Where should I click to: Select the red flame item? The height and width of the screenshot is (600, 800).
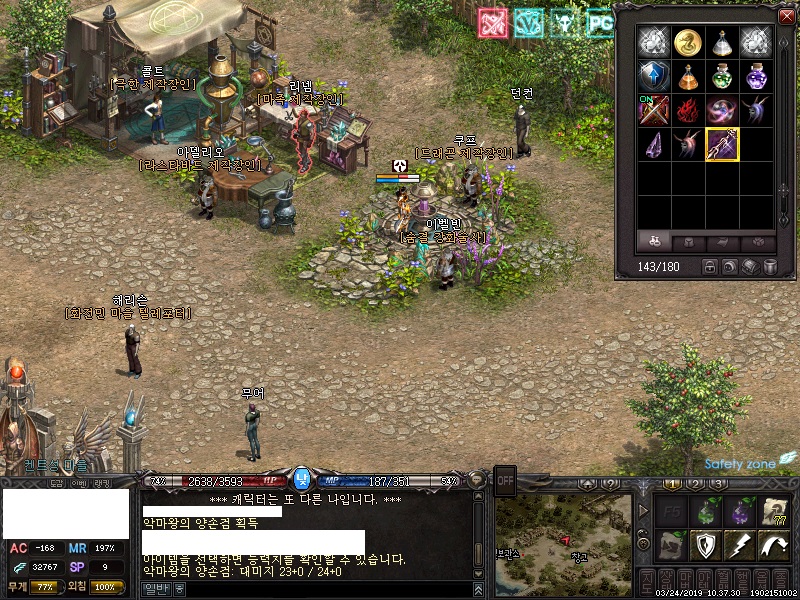687,110
